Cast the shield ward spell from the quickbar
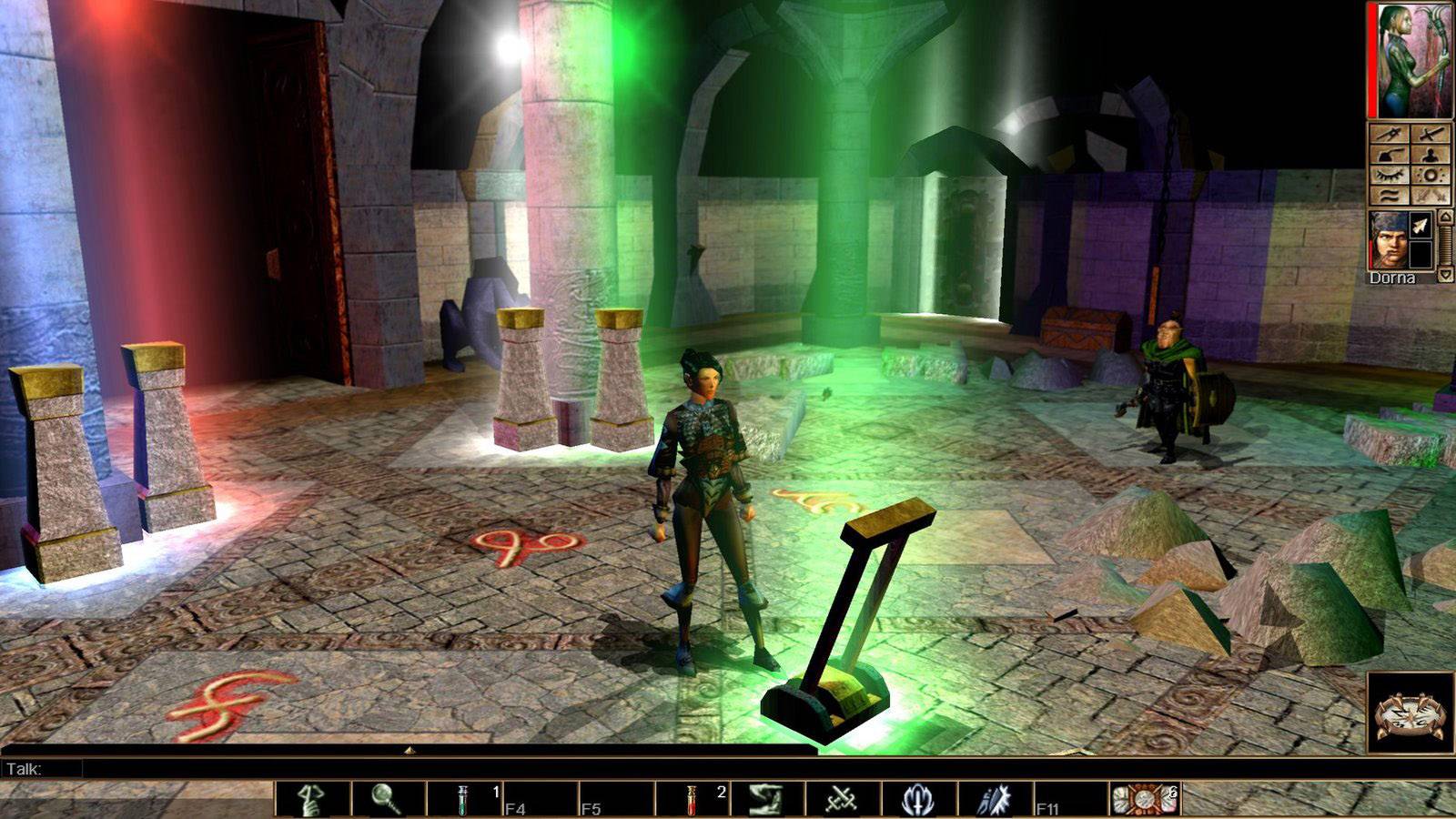 click(916, 799)
